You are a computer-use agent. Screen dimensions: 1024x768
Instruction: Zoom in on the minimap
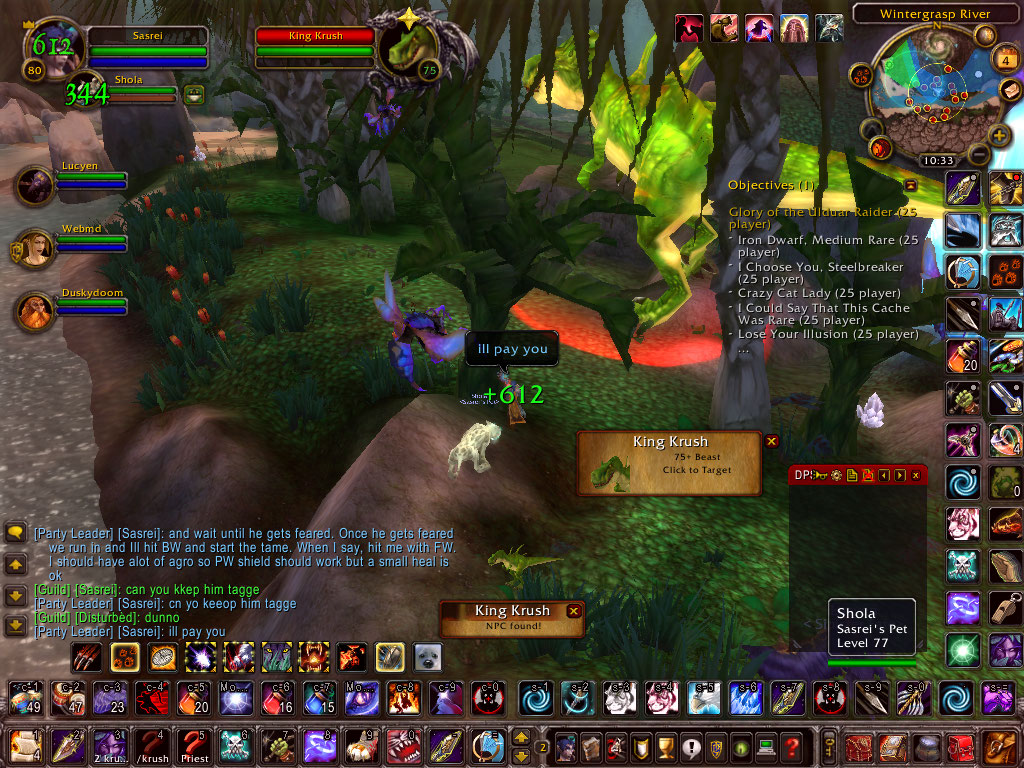point(998,135)
